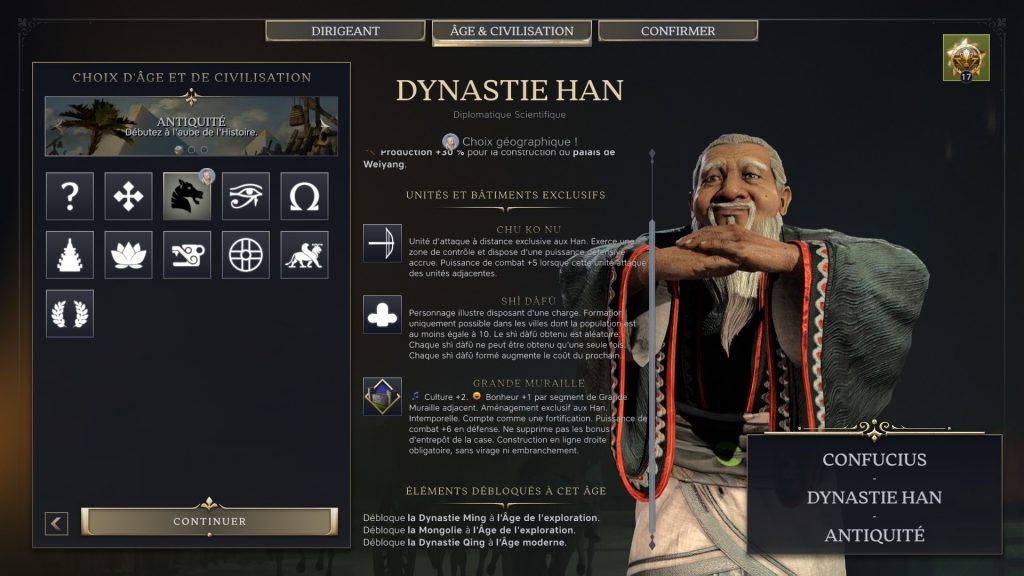Click the Continuer button
1024x576 pixels.
pyautogui.click(x=209, y=521)
